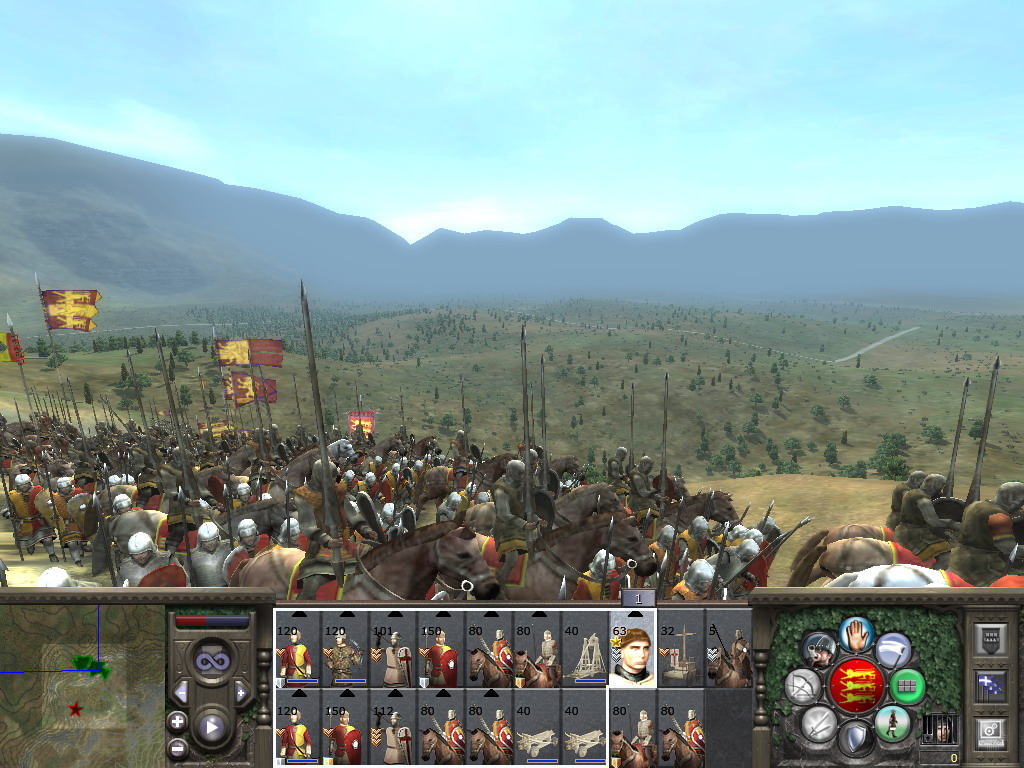Toggle fire at will bow icon

click(x=802, y=686)
